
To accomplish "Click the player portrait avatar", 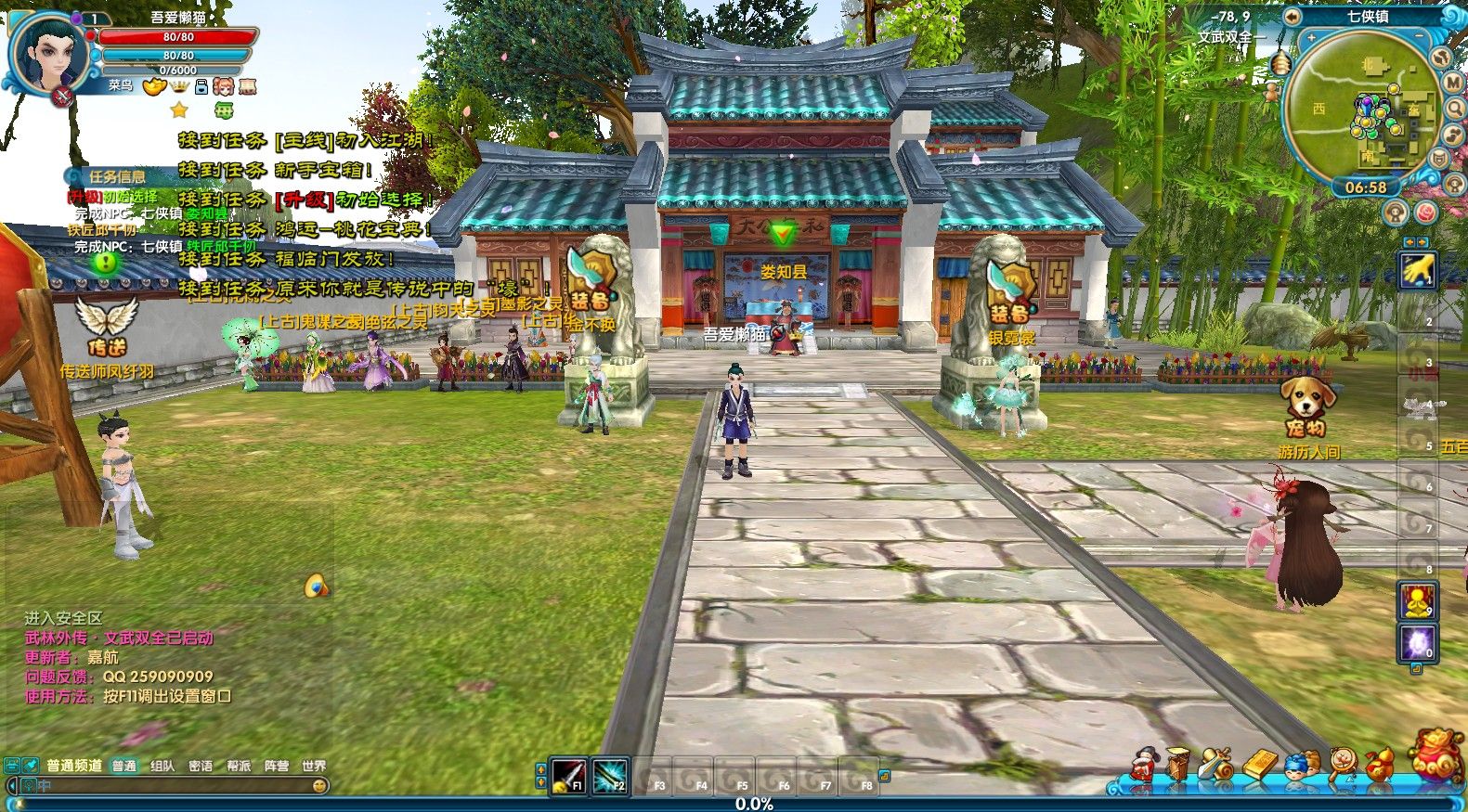I will [x=48, y=51].
